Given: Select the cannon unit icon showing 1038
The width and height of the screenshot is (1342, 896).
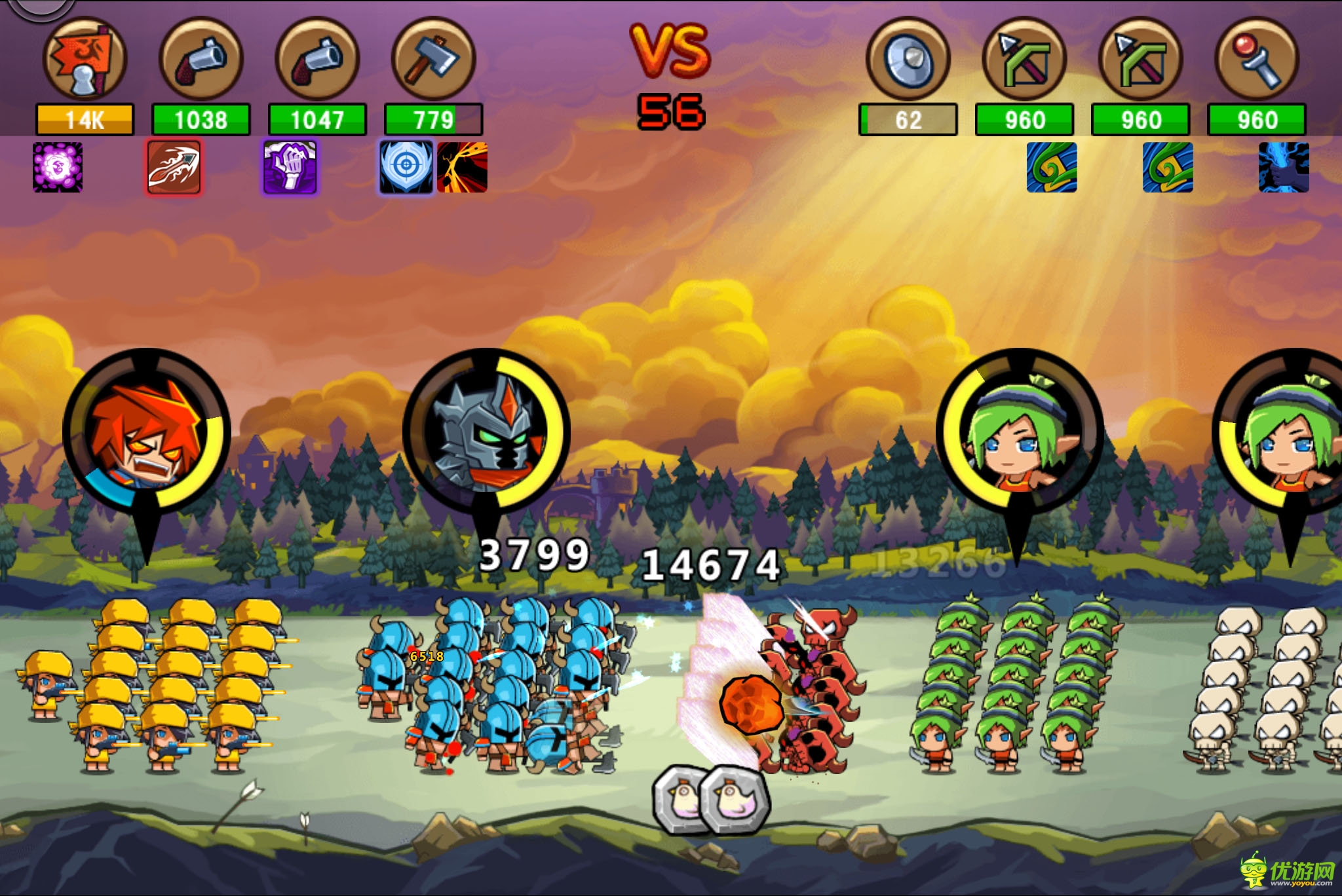Looking at the screenshot, I should pos(201,59).
